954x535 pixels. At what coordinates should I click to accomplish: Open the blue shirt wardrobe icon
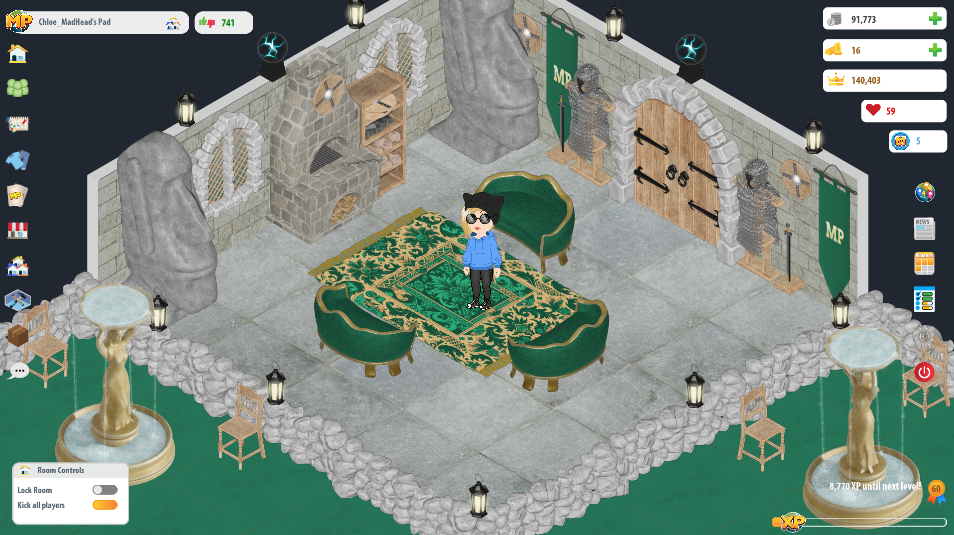tap(17, 160)
